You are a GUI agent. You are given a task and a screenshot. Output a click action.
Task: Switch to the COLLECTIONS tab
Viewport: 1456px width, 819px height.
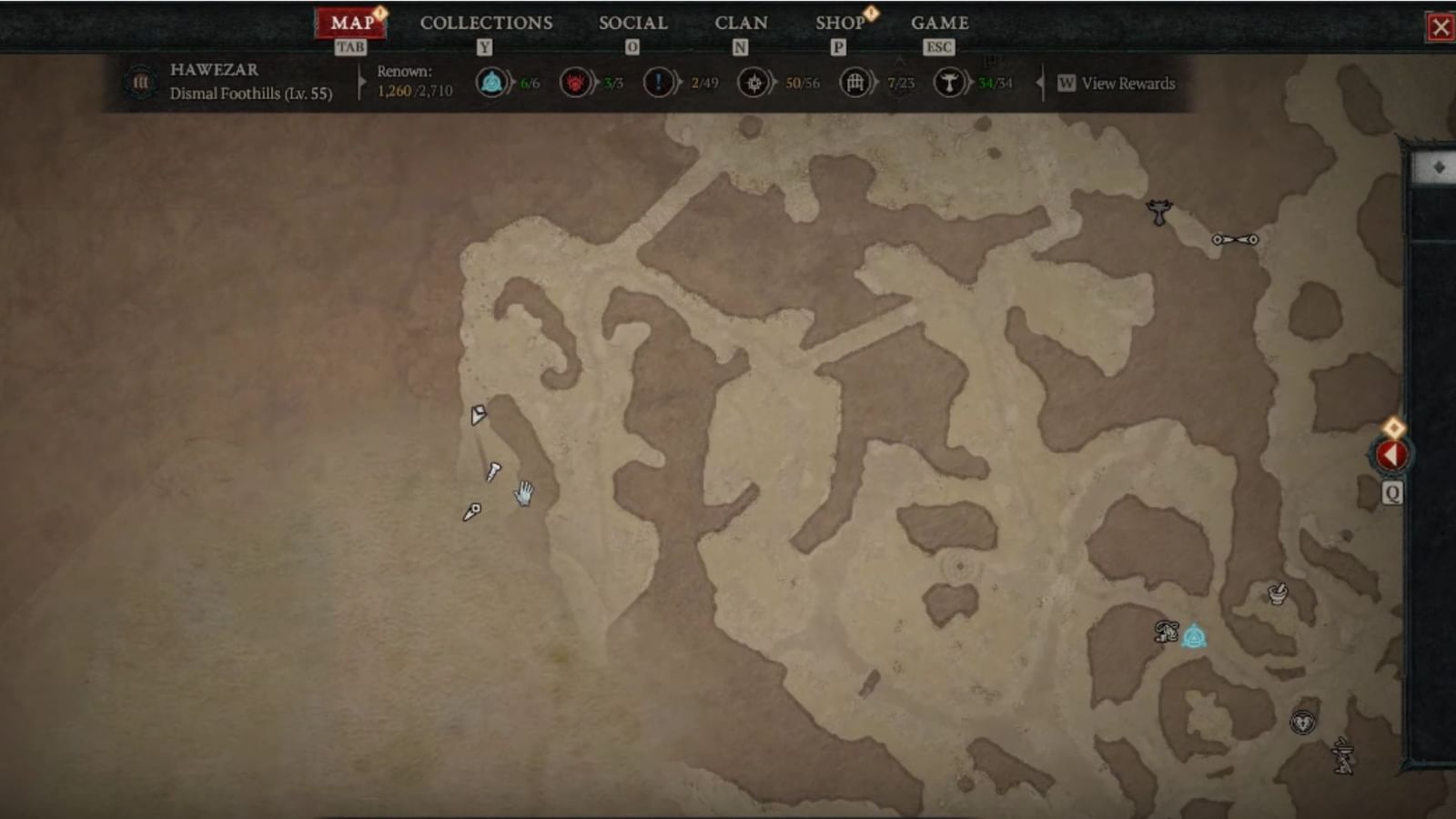486,23
